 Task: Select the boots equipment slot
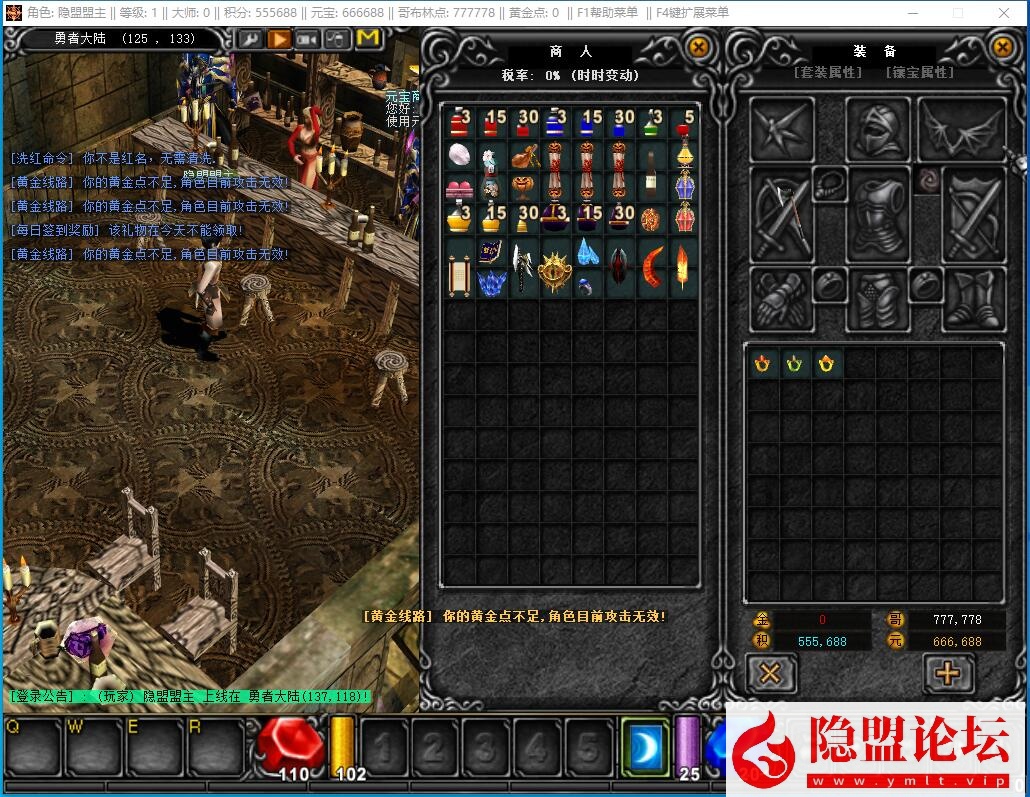(x=973, y=298)
